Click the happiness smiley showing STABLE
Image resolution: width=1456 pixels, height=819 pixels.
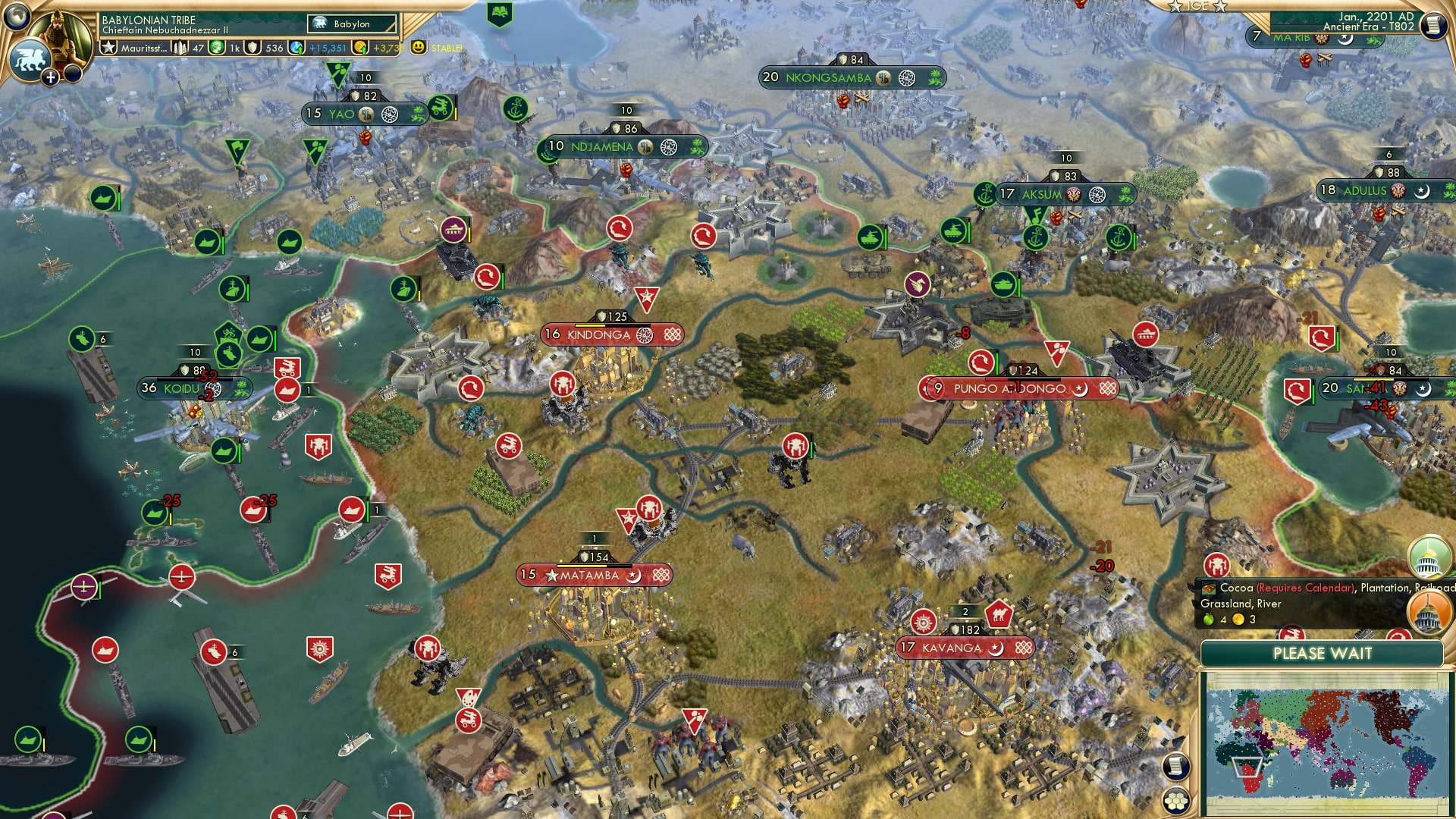pyautogui.click(x=418, y=48)
